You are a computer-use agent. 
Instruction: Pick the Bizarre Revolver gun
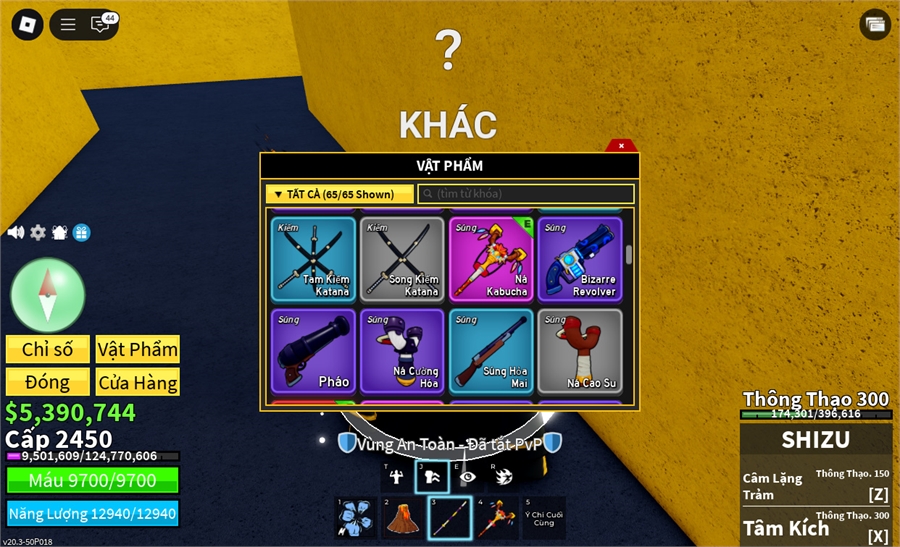coord(580,259)
